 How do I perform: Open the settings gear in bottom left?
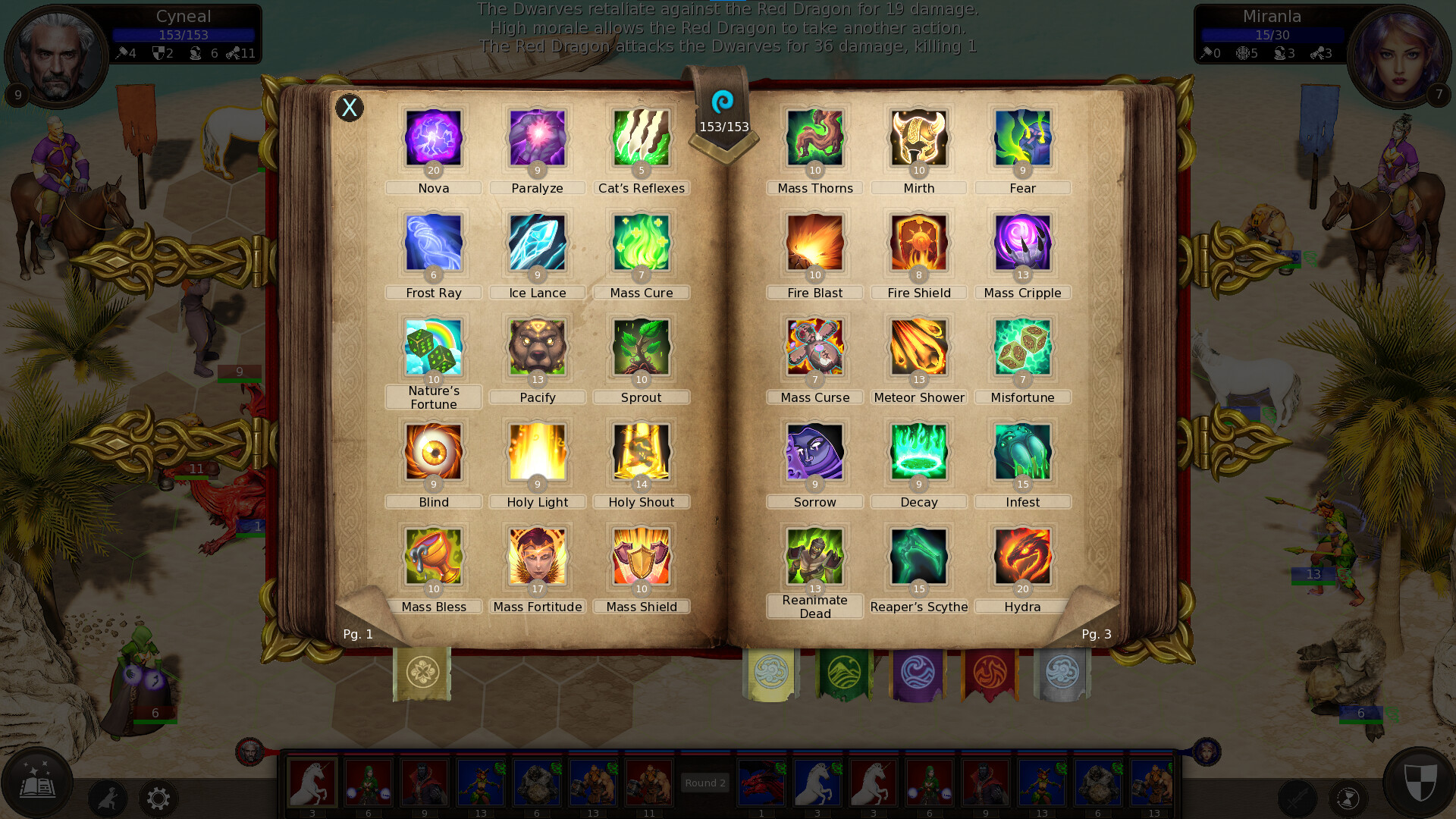[x=158, y=799]
